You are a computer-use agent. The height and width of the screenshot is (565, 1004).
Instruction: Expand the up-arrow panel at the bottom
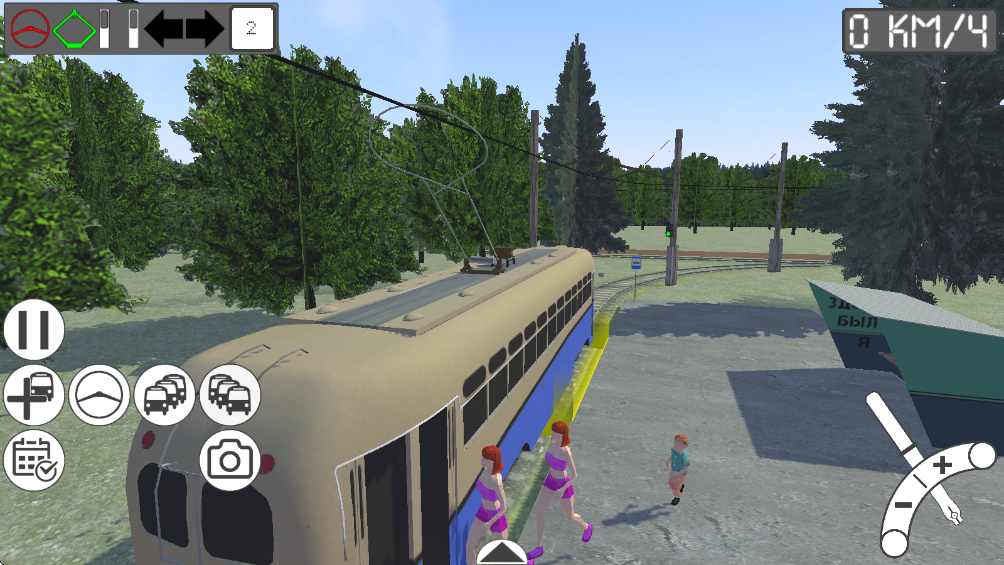point(502,553)
